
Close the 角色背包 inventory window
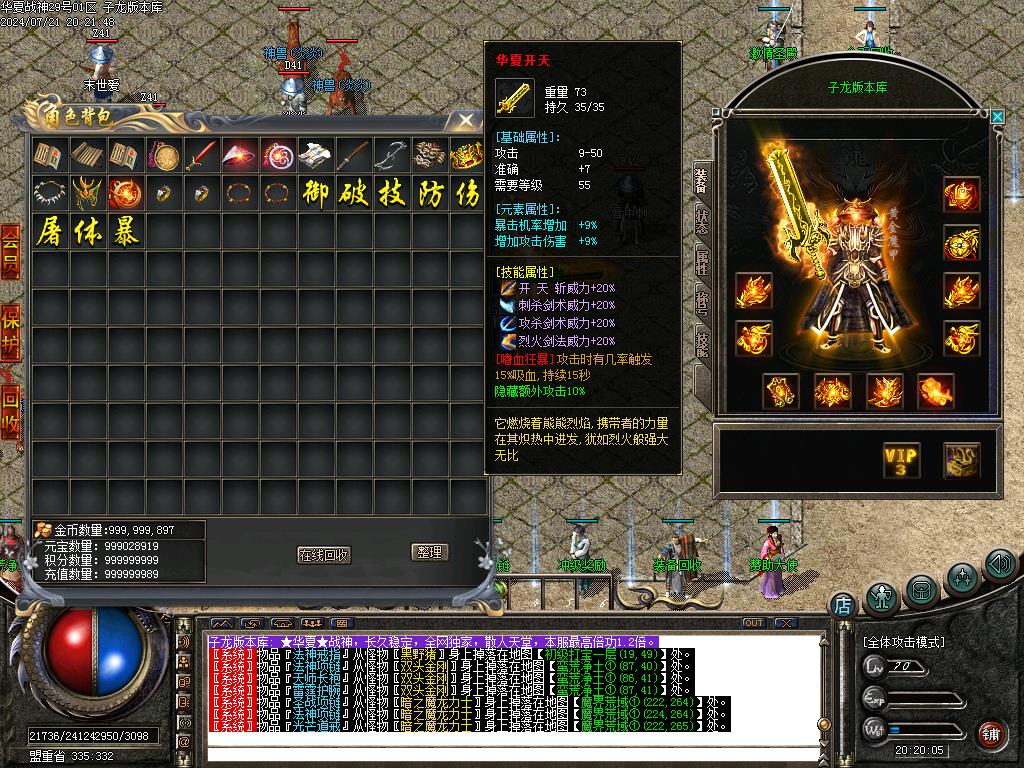pos(465,121)
